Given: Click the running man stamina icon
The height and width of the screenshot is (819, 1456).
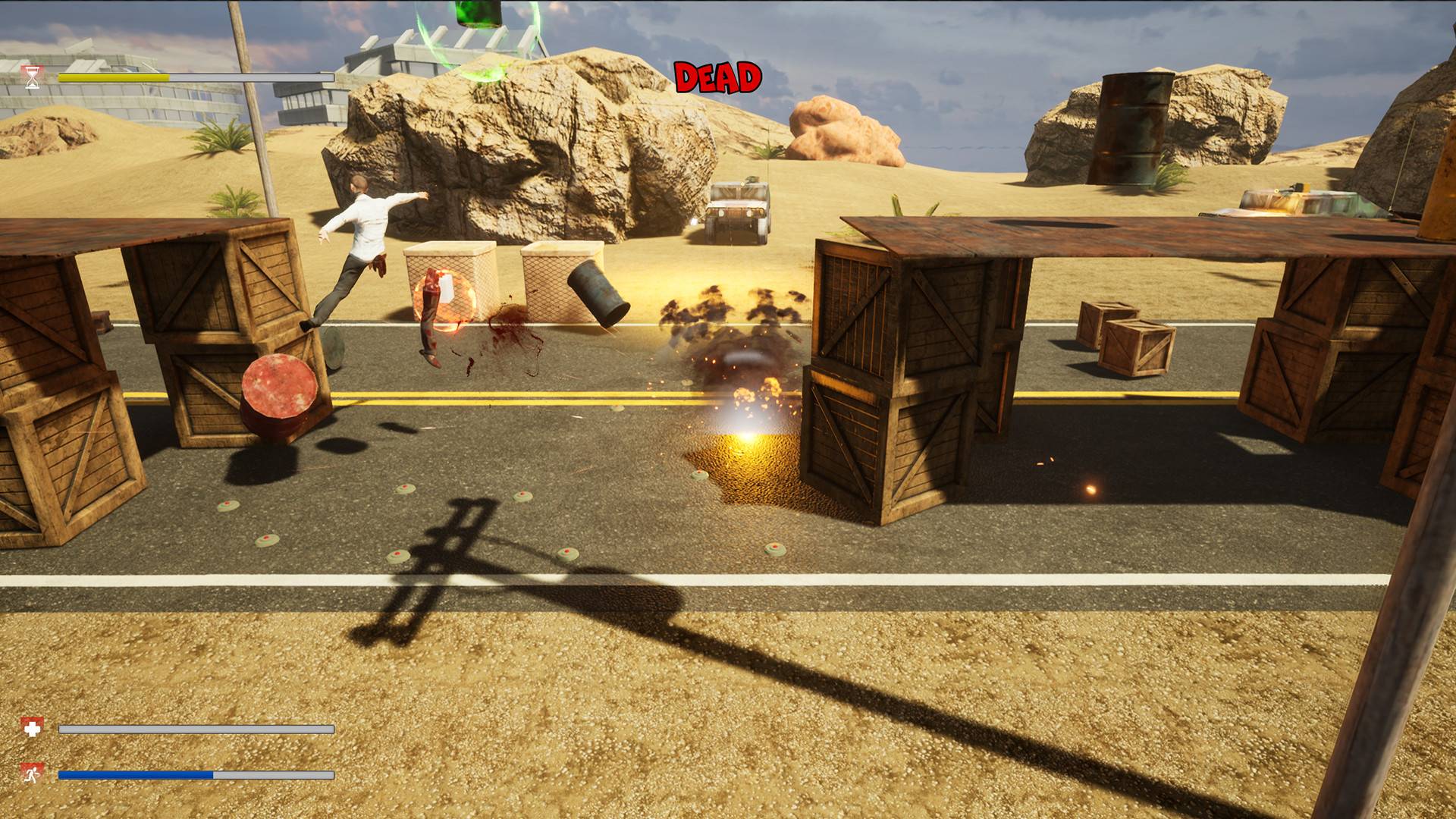Looking at the screenshot, I should point(32,774).
